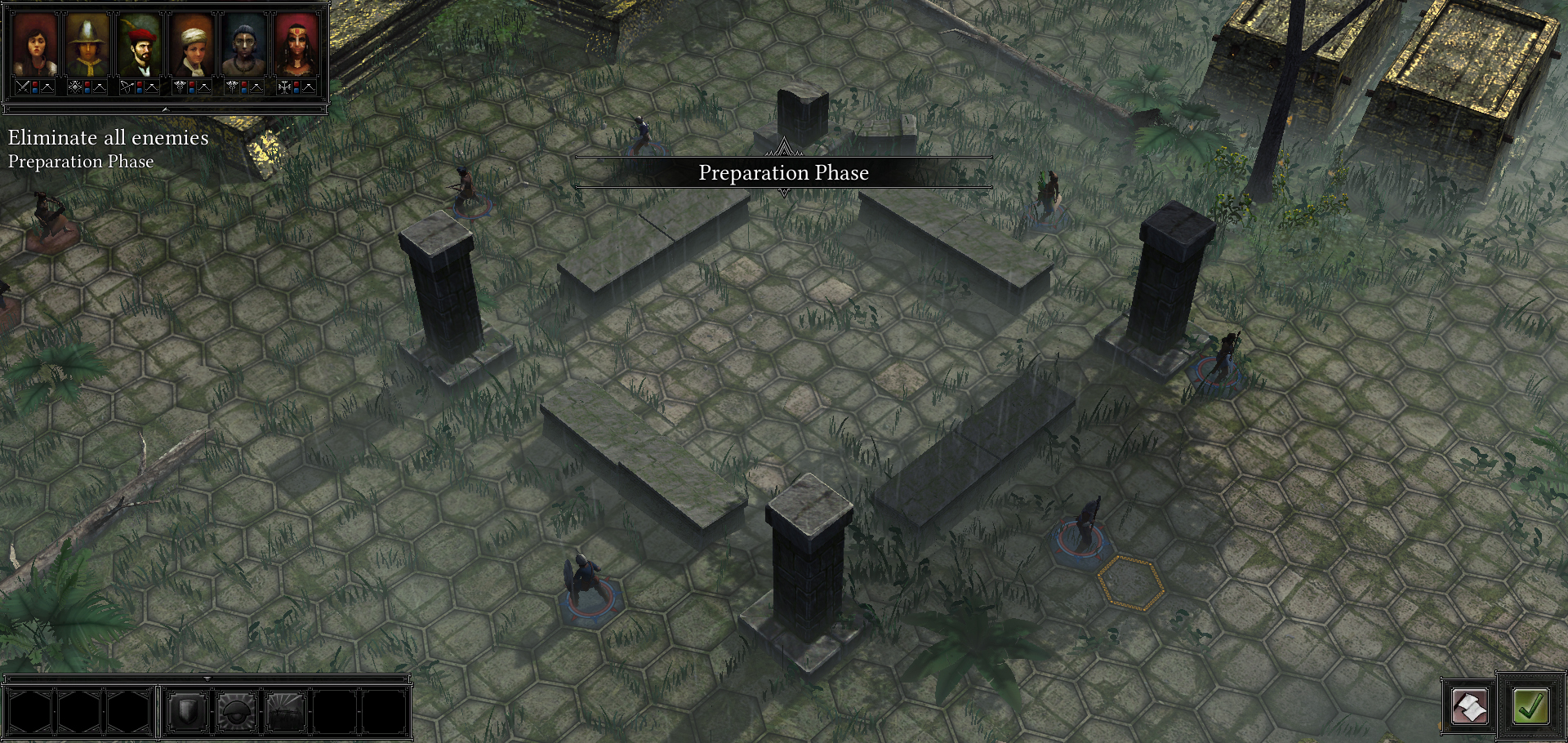1568x743 pixels.
Task: Activate the shield defense ability
Action: [187, 712]
